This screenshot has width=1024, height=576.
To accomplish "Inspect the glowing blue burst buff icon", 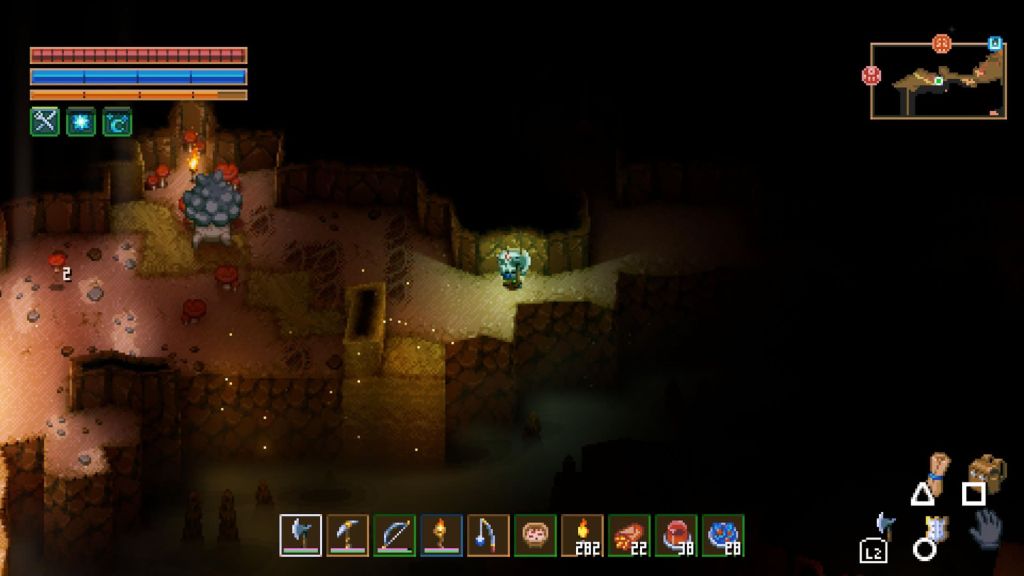I will click(81, 121).
